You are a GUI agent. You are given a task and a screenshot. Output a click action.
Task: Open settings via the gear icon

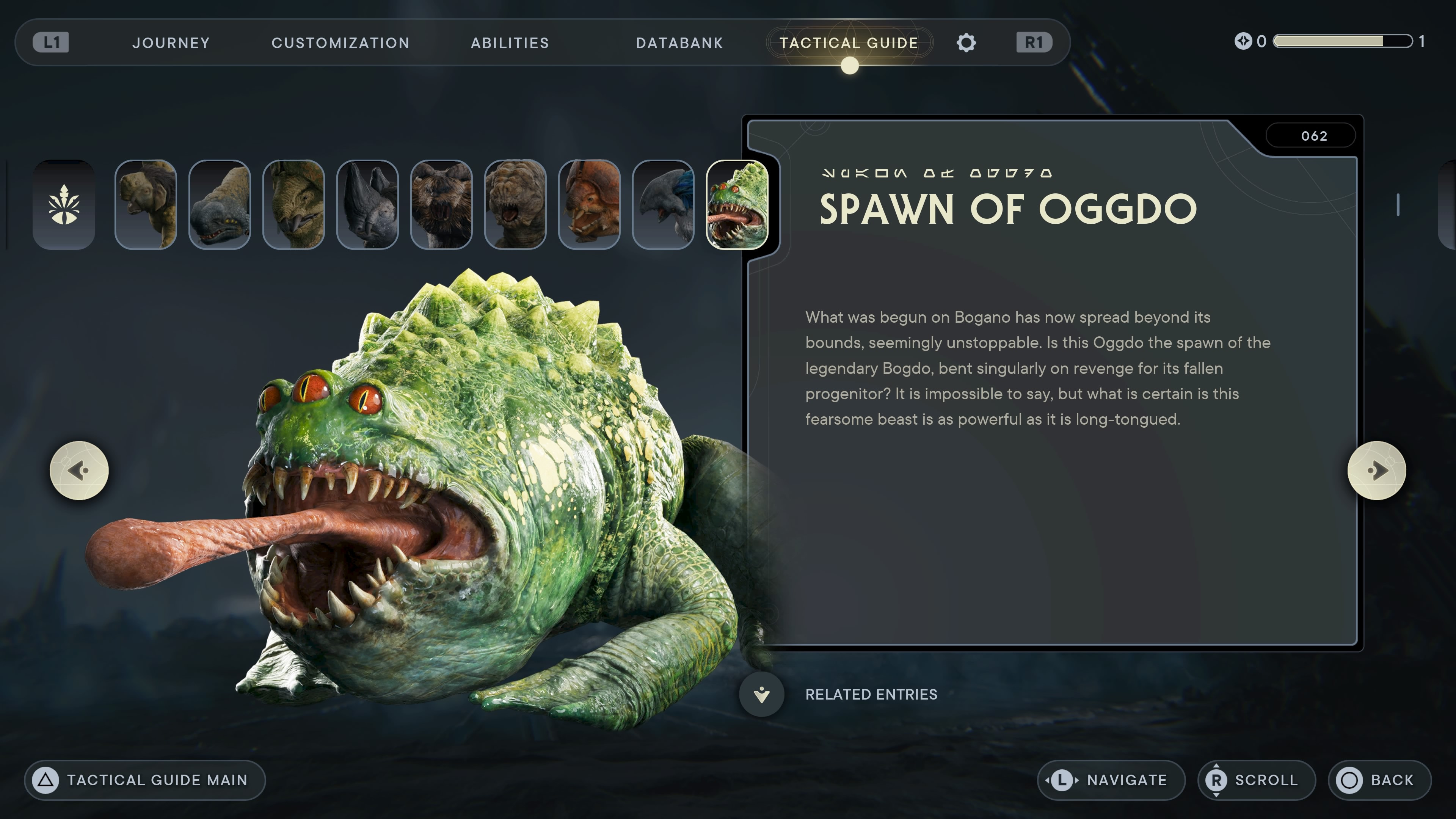tap(966, 43)
